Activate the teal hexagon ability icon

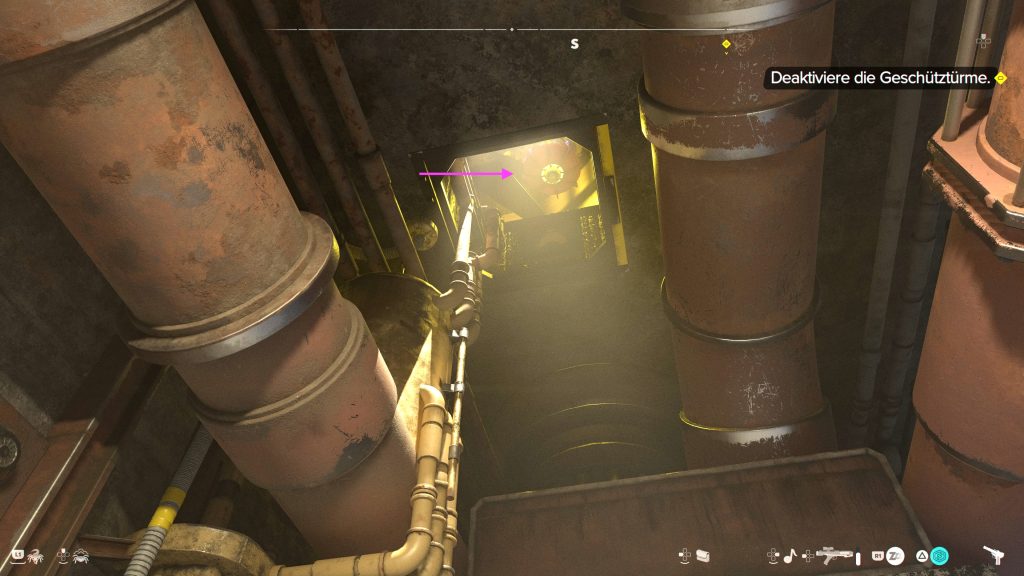(x=940, y=555)
